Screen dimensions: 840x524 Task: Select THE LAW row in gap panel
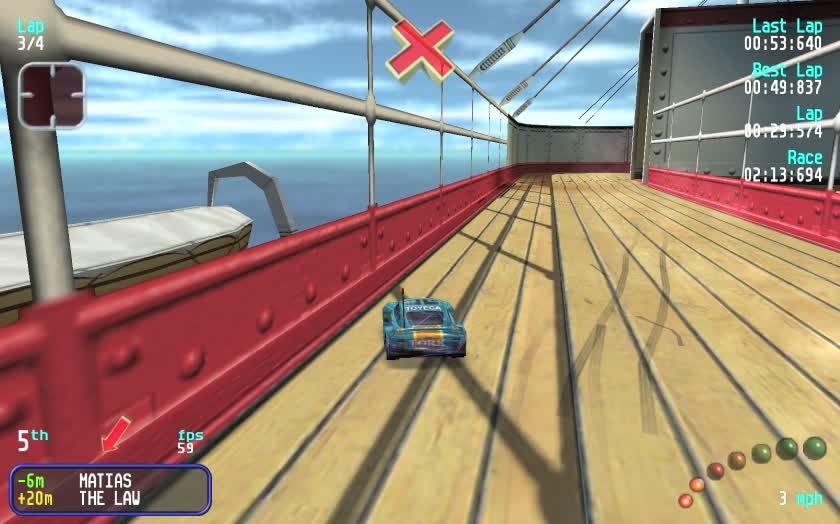click(x=109, y=498)
